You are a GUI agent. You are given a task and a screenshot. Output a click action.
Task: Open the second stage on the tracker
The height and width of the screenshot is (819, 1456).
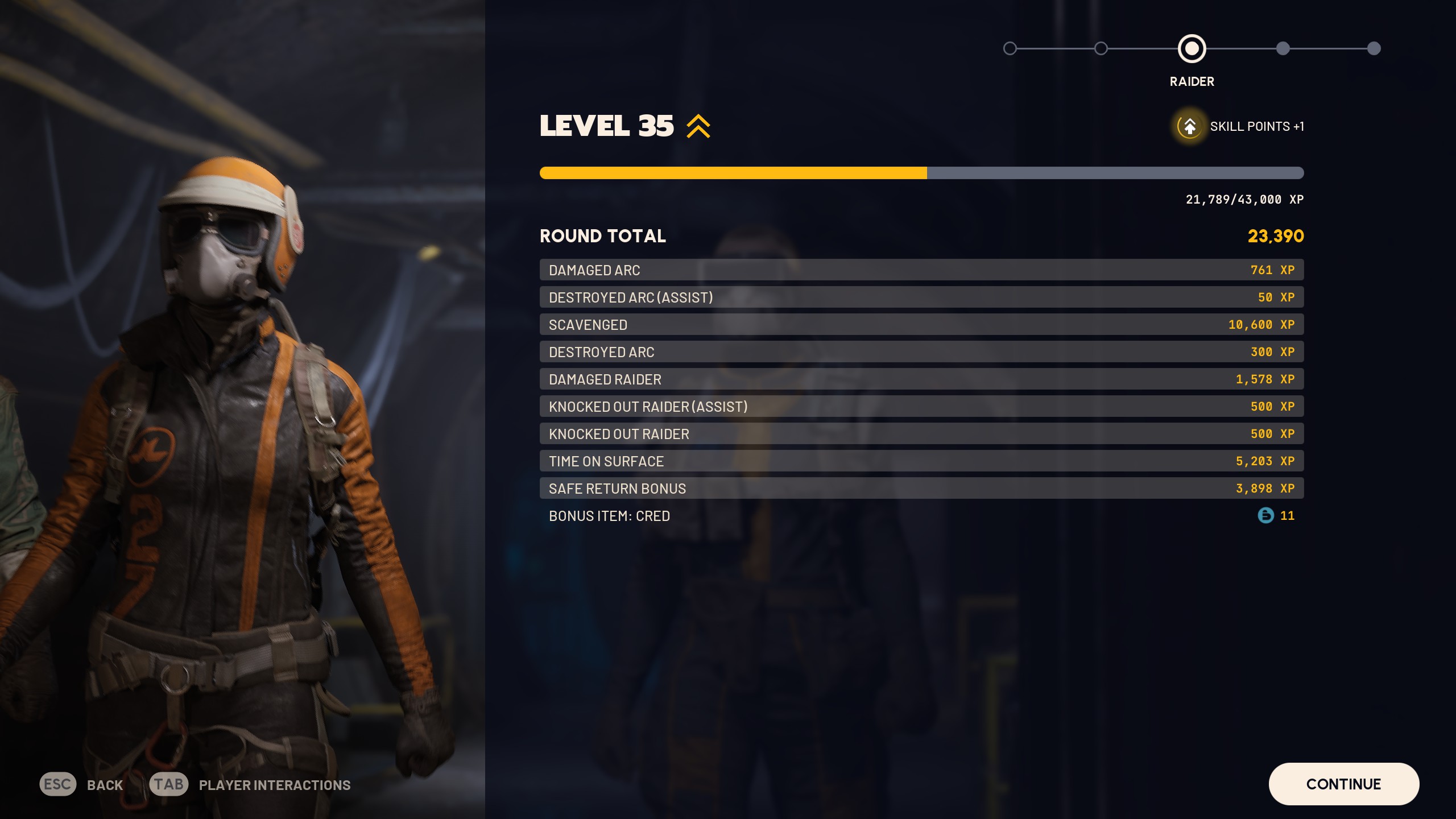click(1102, 49)
